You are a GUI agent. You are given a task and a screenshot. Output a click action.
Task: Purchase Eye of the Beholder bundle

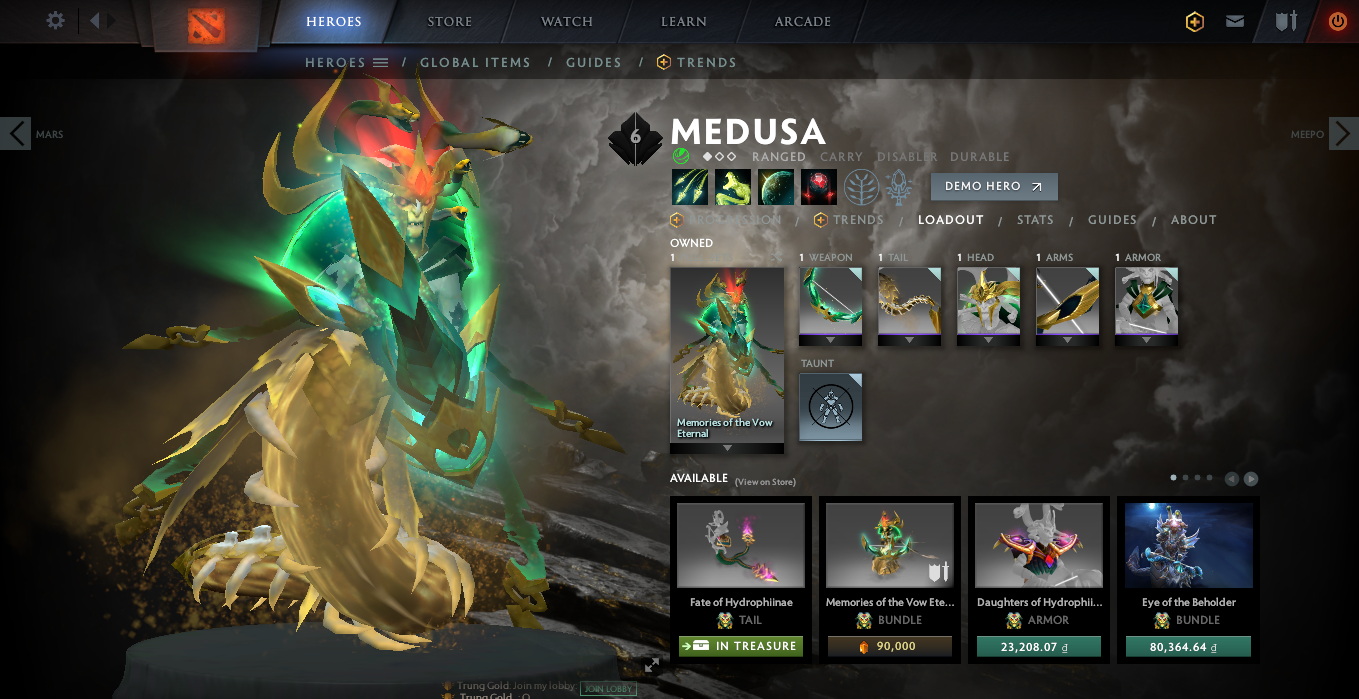(1188, 646)
